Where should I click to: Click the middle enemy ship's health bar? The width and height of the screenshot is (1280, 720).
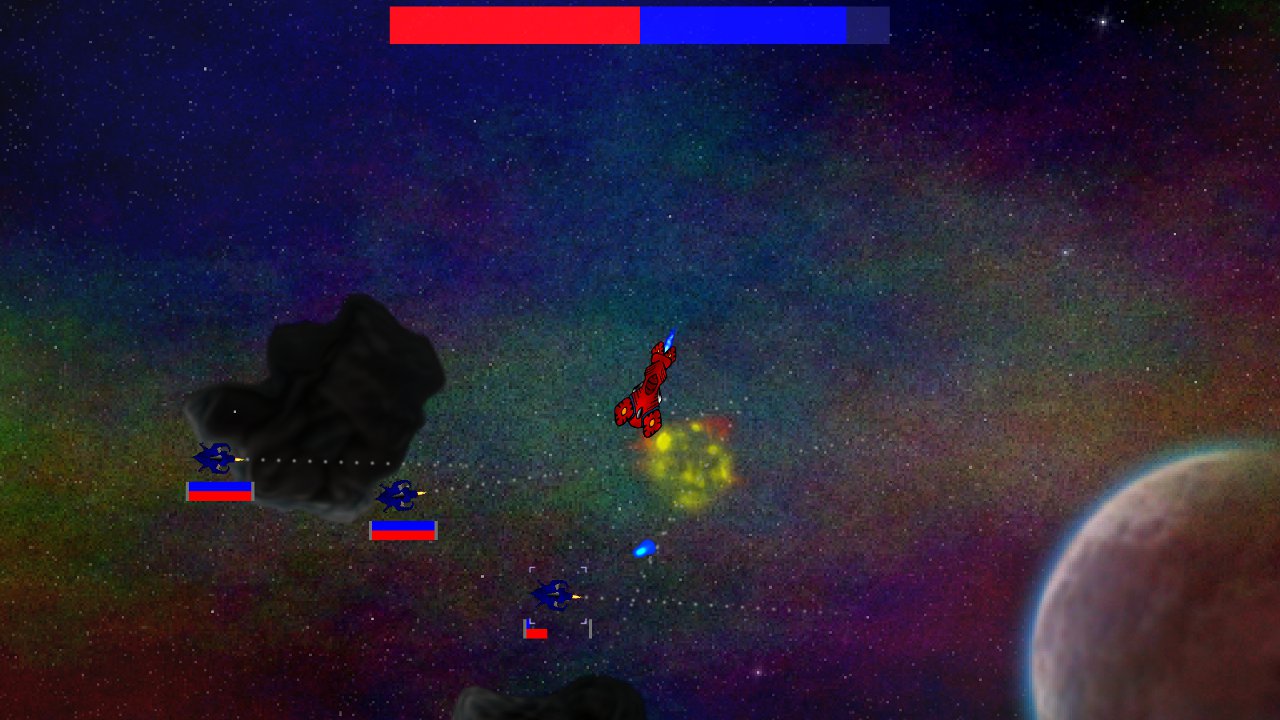[404, 531]
